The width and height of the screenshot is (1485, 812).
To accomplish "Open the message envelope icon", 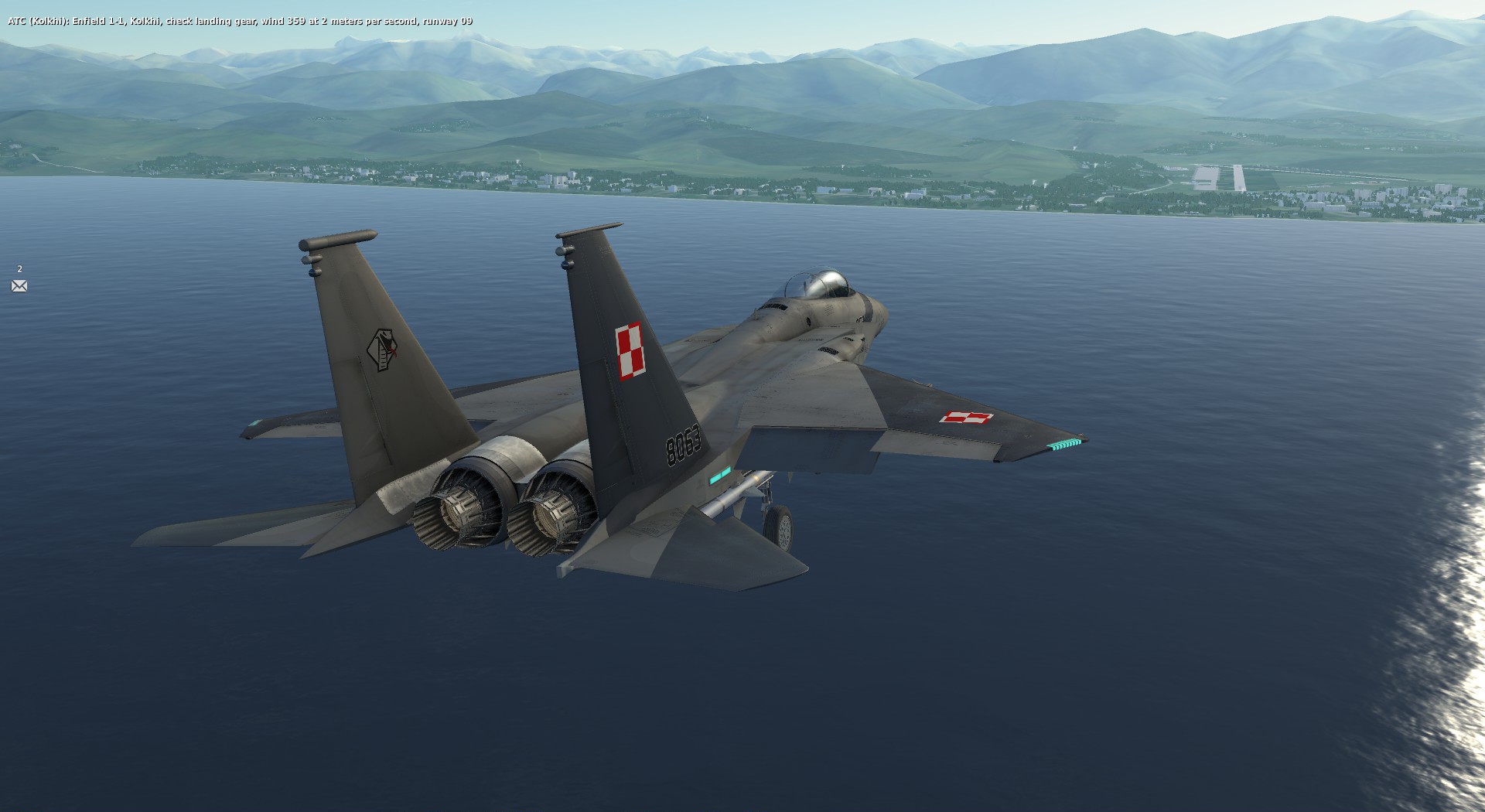I will point(19,286).
